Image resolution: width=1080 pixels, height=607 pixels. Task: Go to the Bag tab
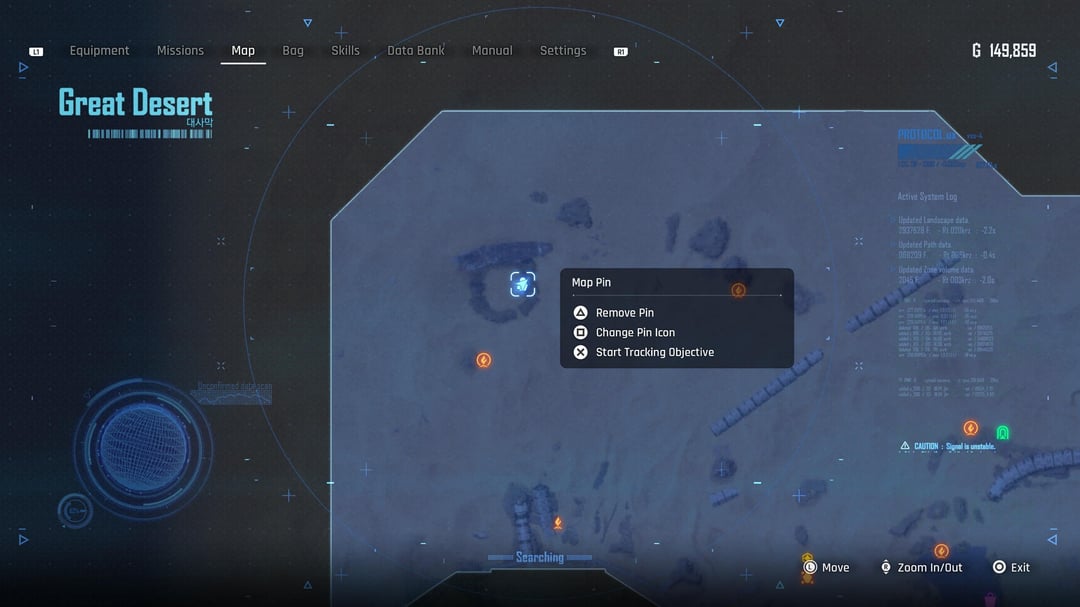293,51
